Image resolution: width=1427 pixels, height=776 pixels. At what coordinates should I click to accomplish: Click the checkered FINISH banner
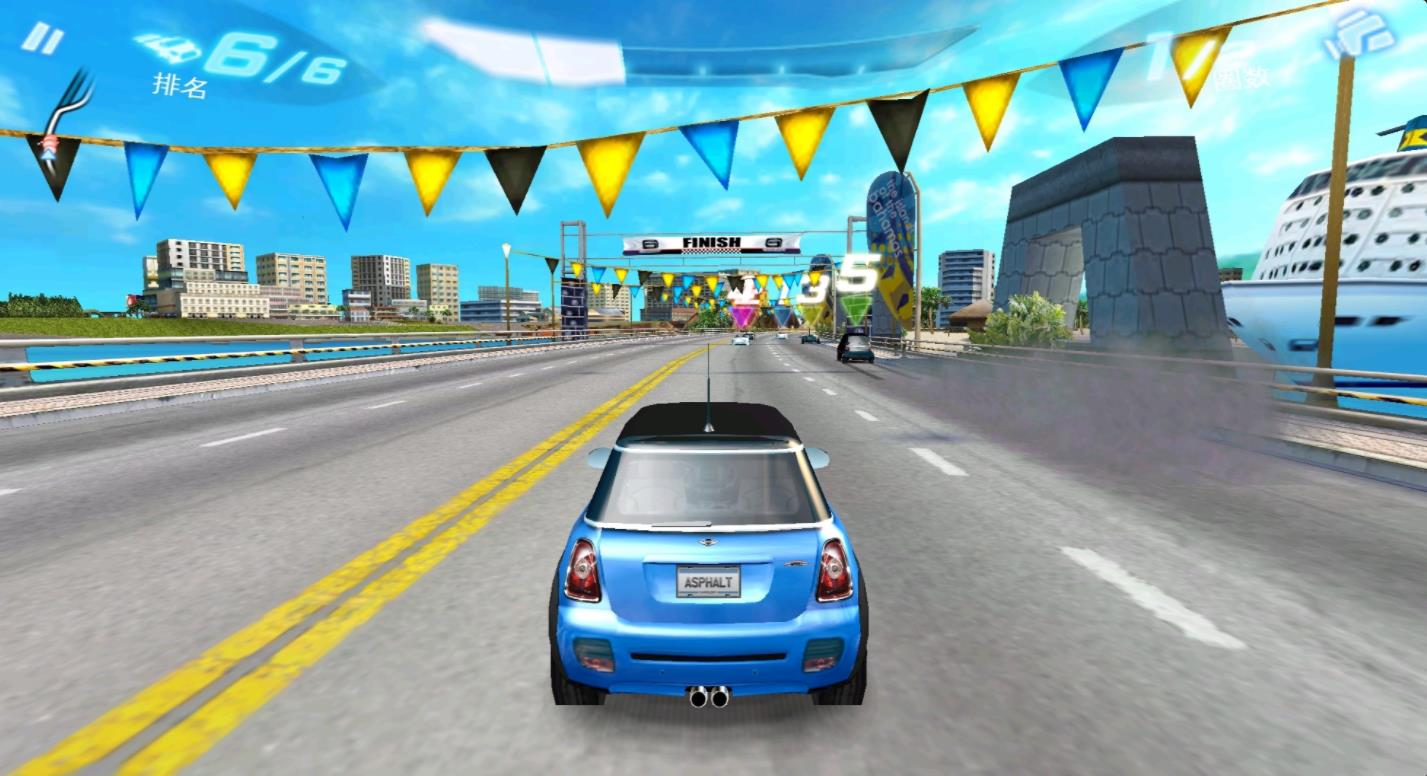(711, 243)
